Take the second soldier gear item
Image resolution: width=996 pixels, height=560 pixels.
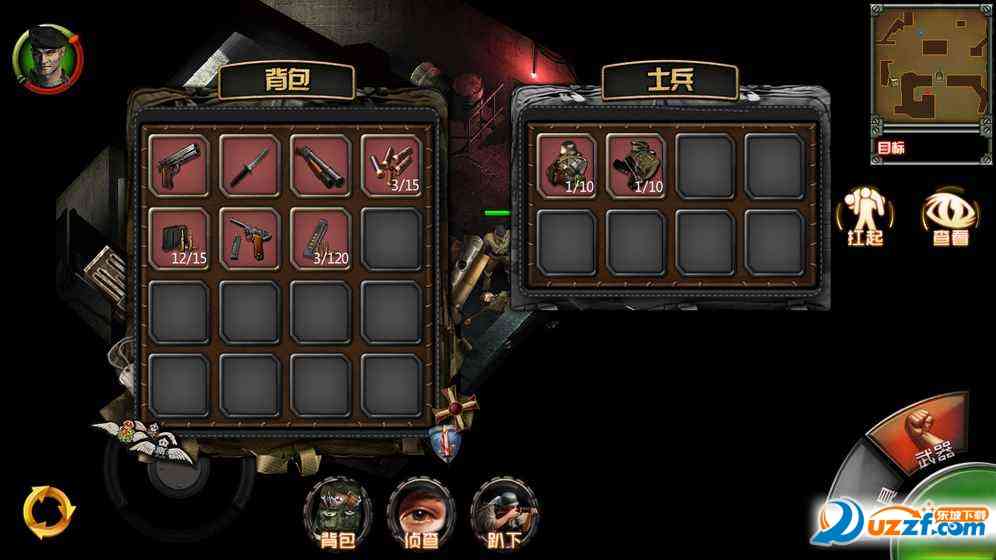click(x=636, y=165)
